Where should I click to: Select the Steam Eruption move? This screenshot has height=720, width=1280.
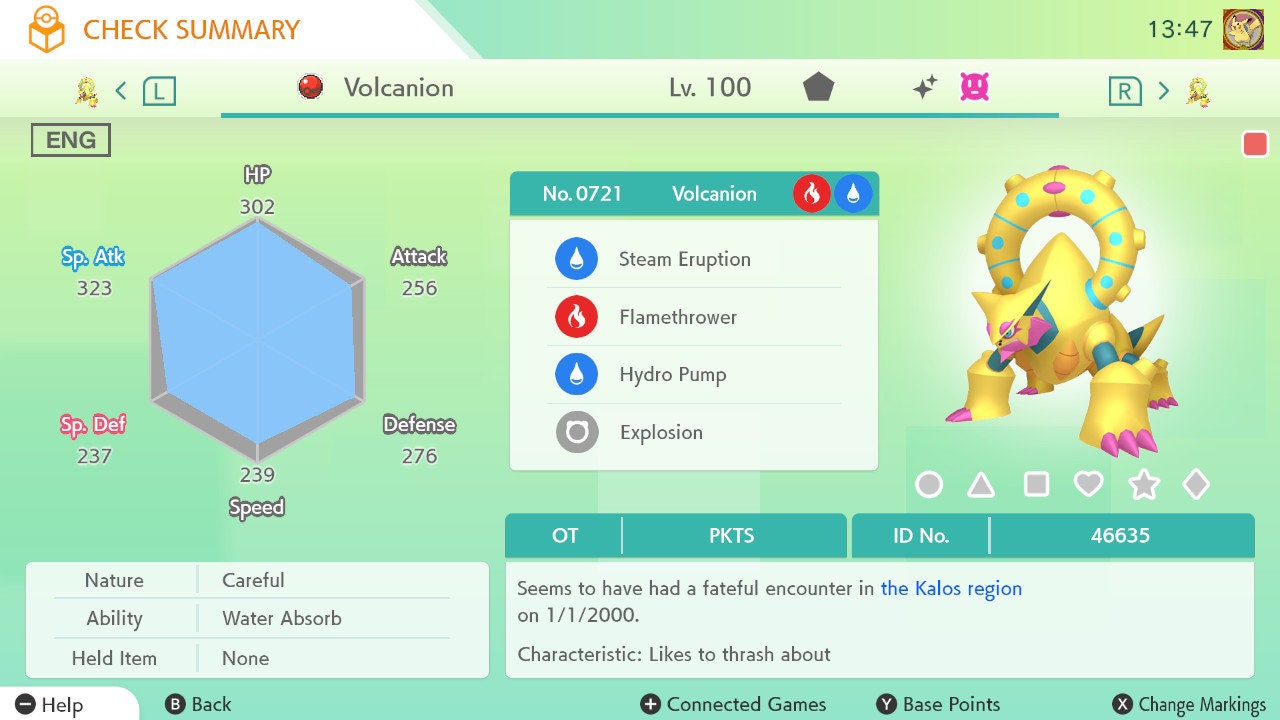click(x=684, y=259)
